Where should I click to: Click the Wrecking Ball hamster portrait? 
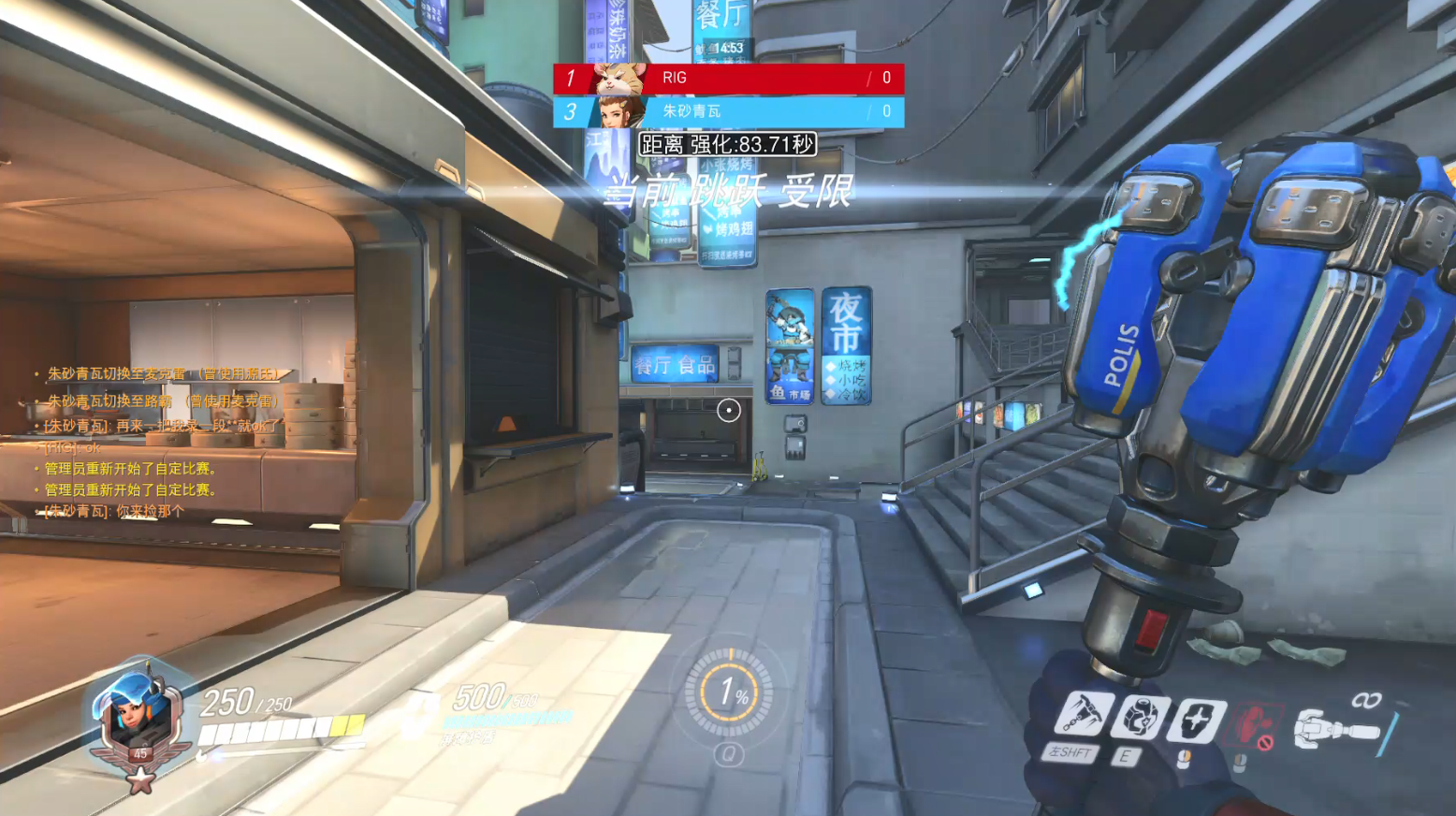(x=620, y=79)
